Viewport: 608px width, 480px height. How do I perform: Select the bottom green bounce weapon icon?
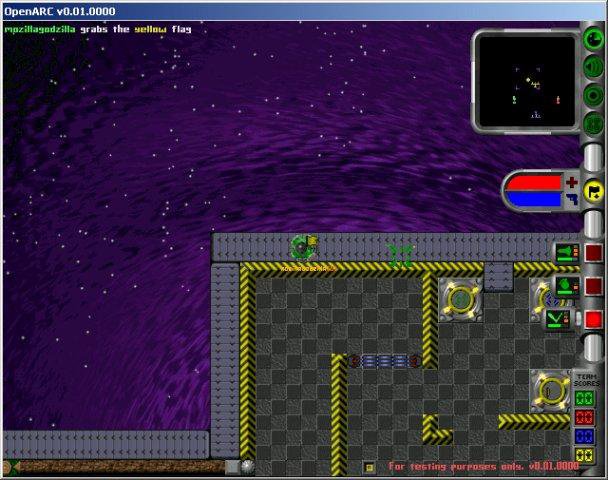pos(558,319)
